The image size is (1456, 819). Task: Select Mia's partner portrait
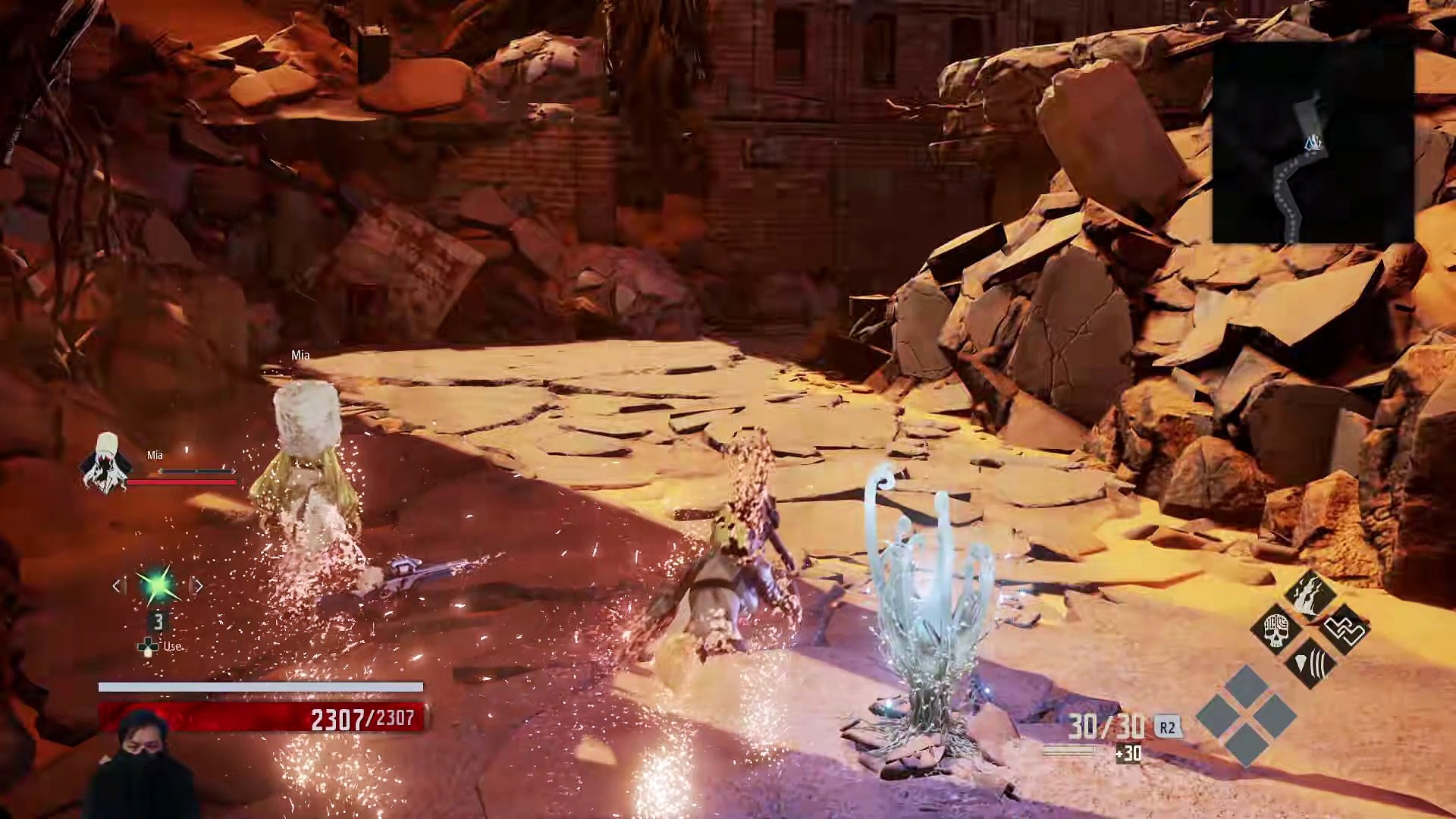(106, 461)
